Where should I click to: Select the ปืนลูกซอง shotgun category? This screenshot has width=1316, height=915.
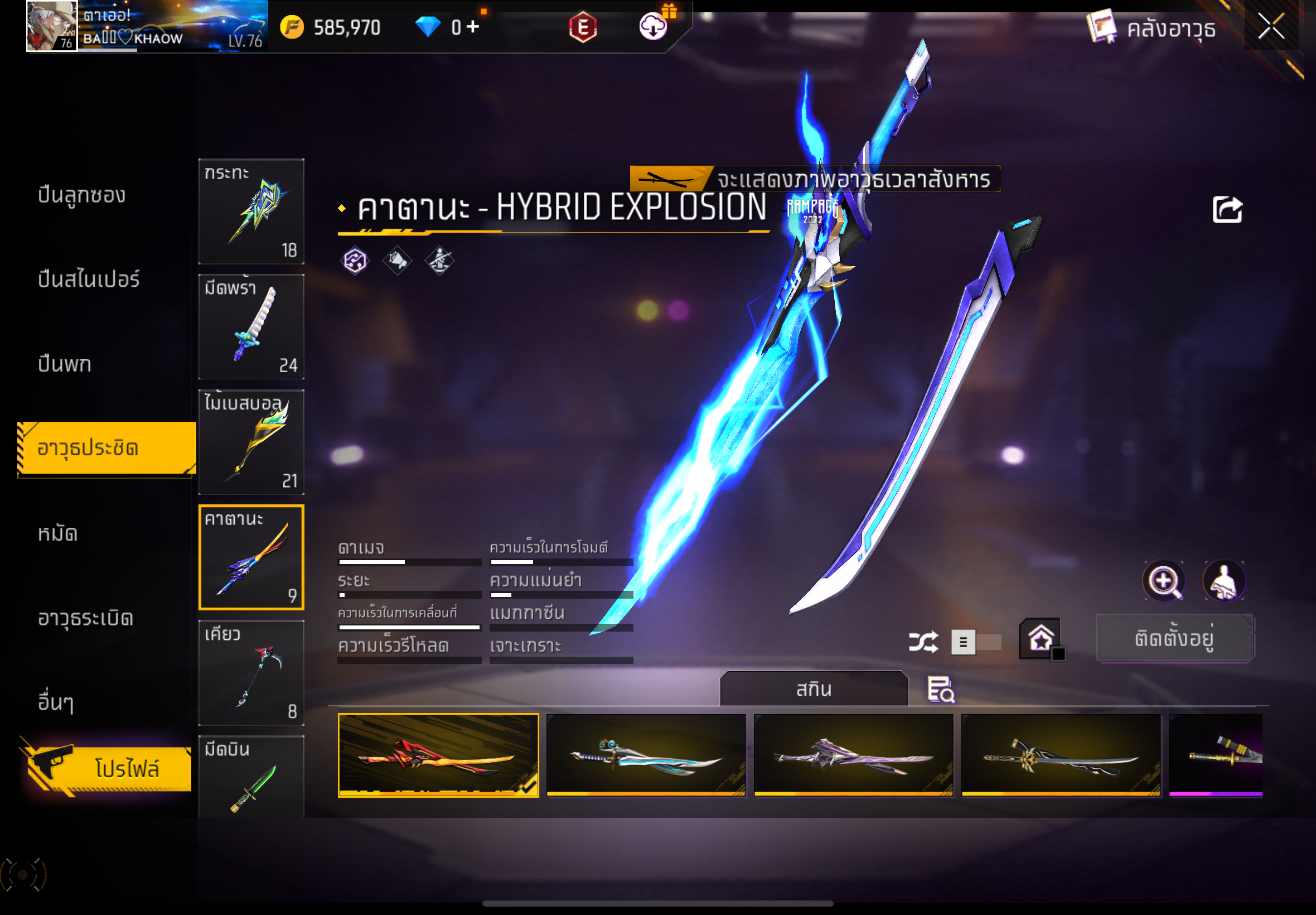[x=82, y=195]
